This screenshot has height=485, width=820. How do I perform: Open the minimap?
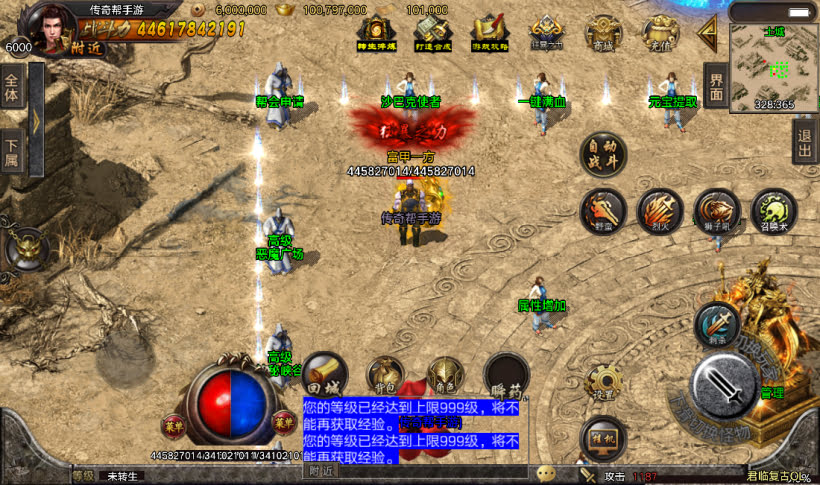point(773,62)
